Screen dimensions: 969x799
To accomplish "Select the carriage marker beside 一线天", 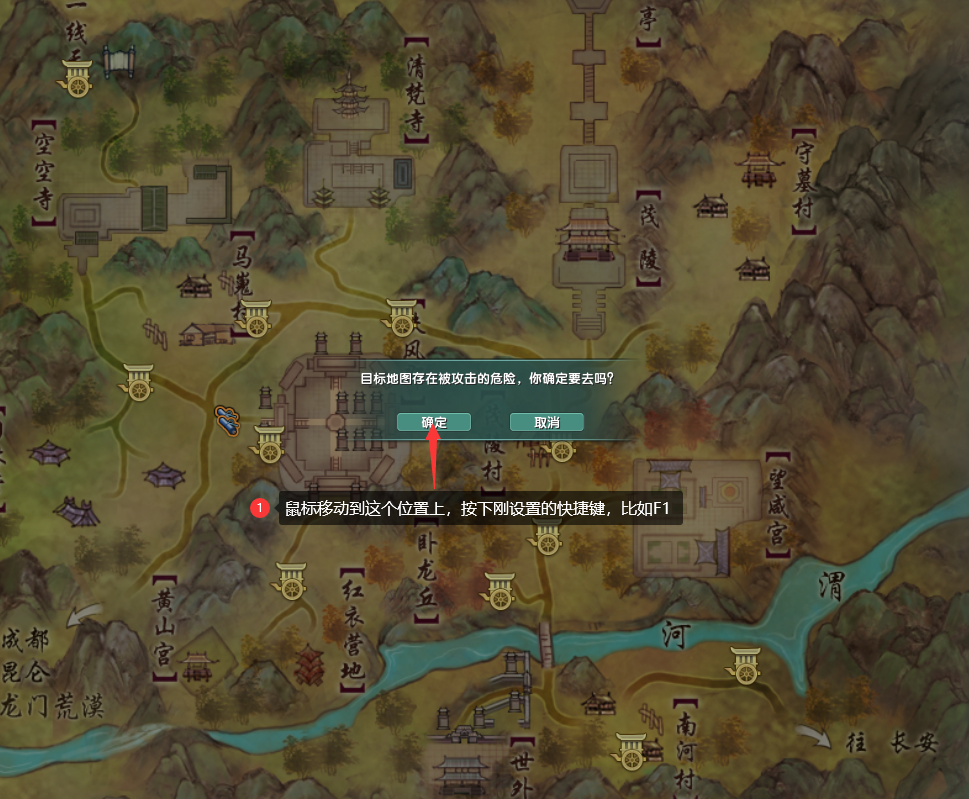I will pyautogui.click(x=78, y=78).
